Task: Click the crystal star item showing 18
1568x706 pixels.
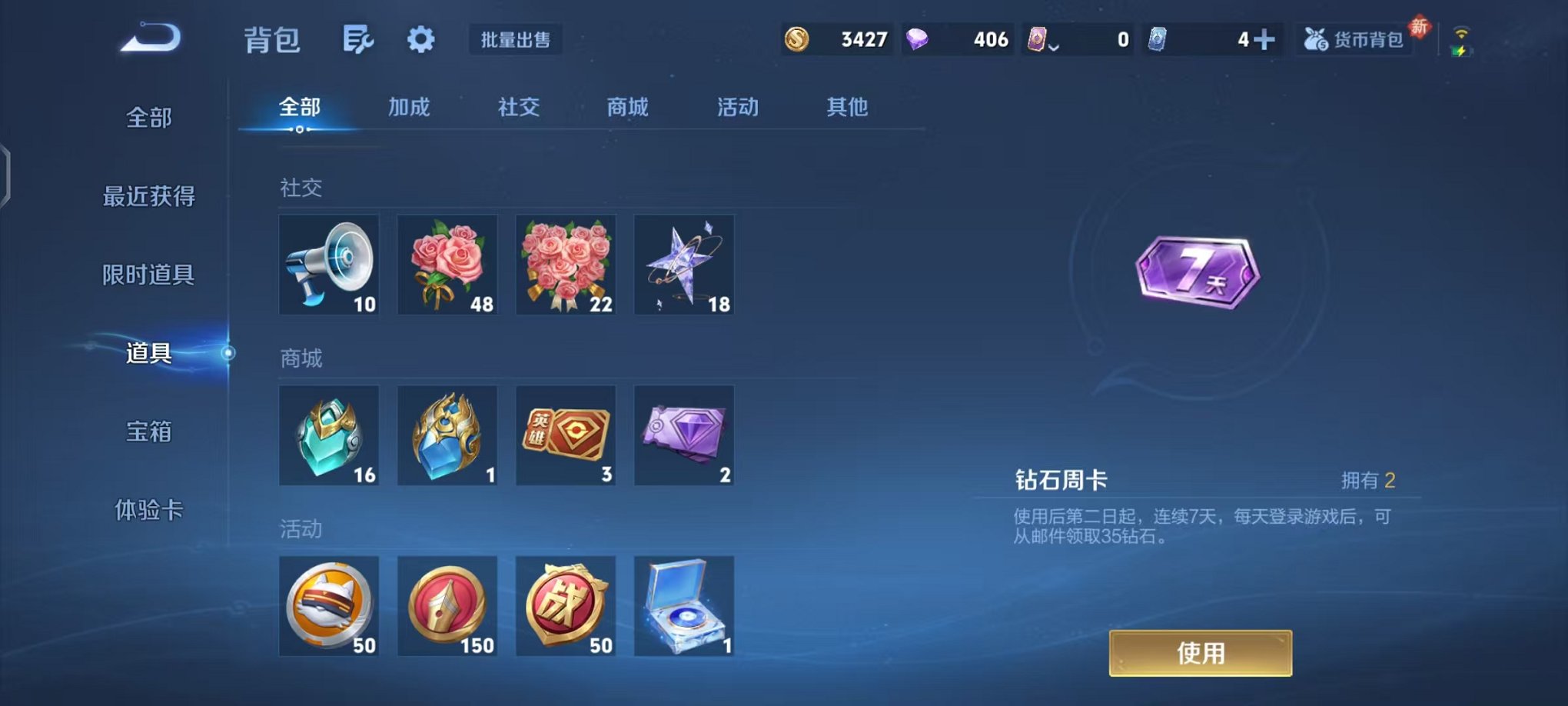Action: [685, 265]
